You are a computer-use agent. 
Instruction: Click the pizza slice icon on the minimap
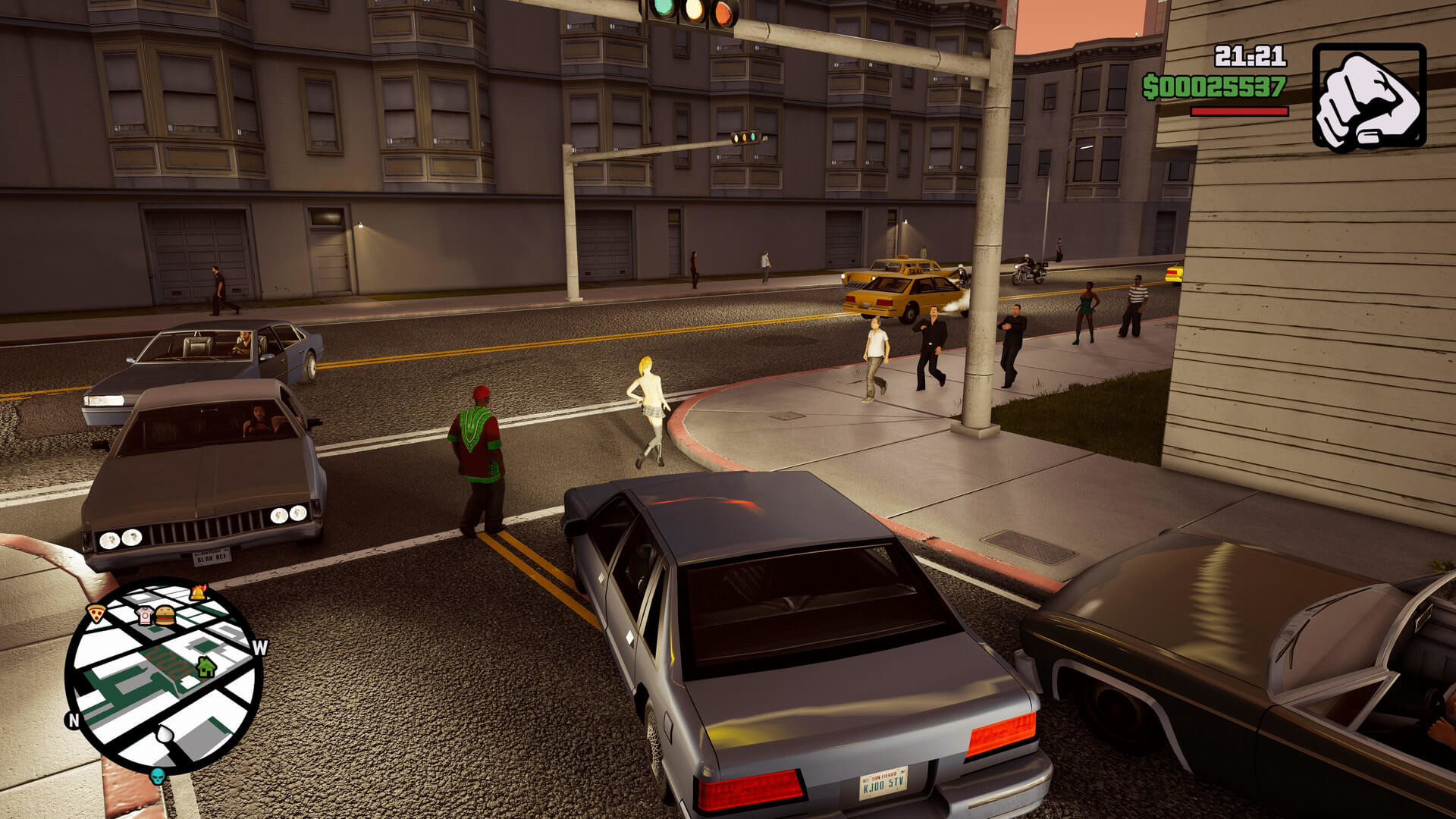point(96,613)
